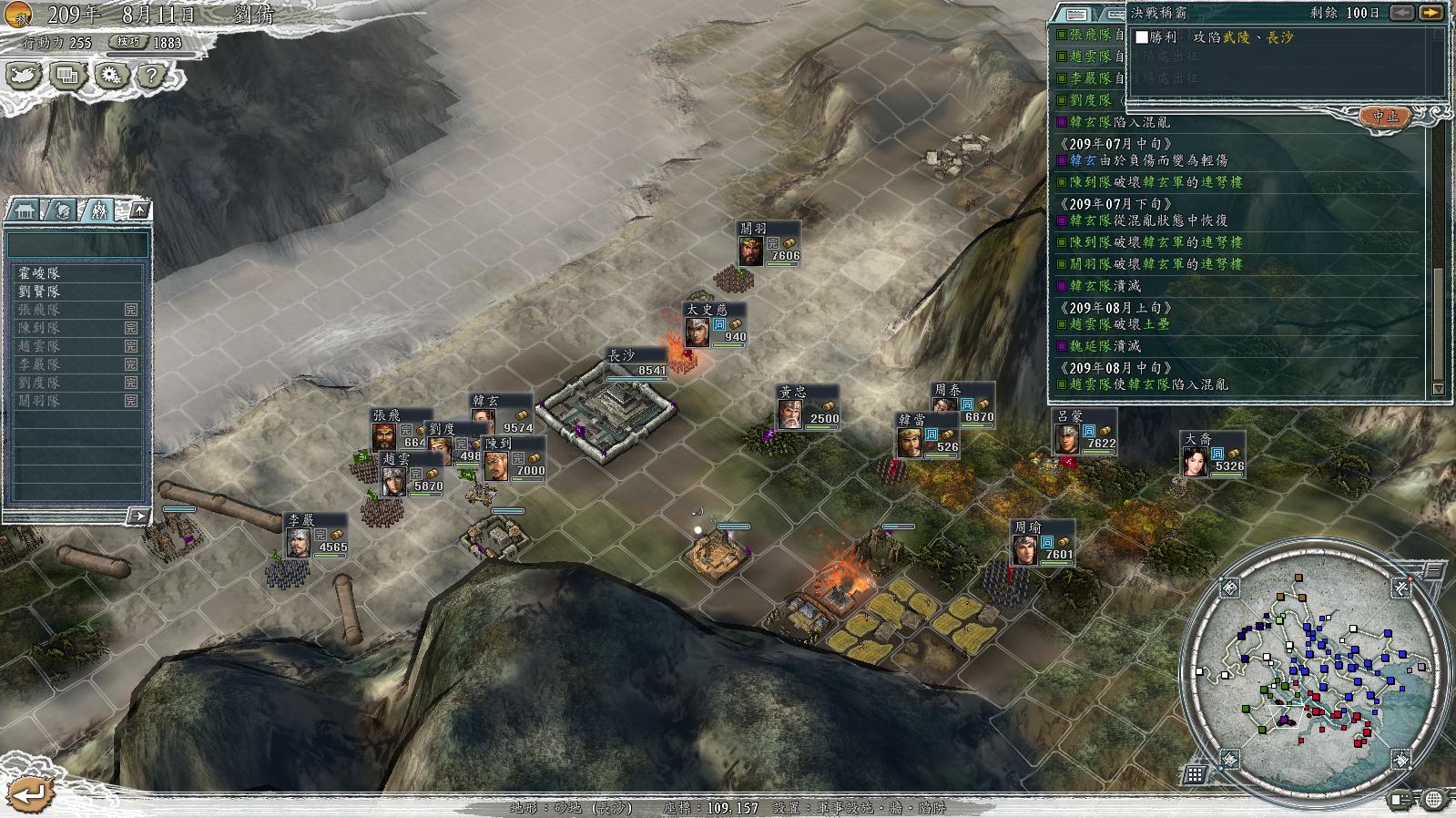1456x818 pixels.
Task: Toggle the grid icon beside the minimap
Action: pos(1195,775)
